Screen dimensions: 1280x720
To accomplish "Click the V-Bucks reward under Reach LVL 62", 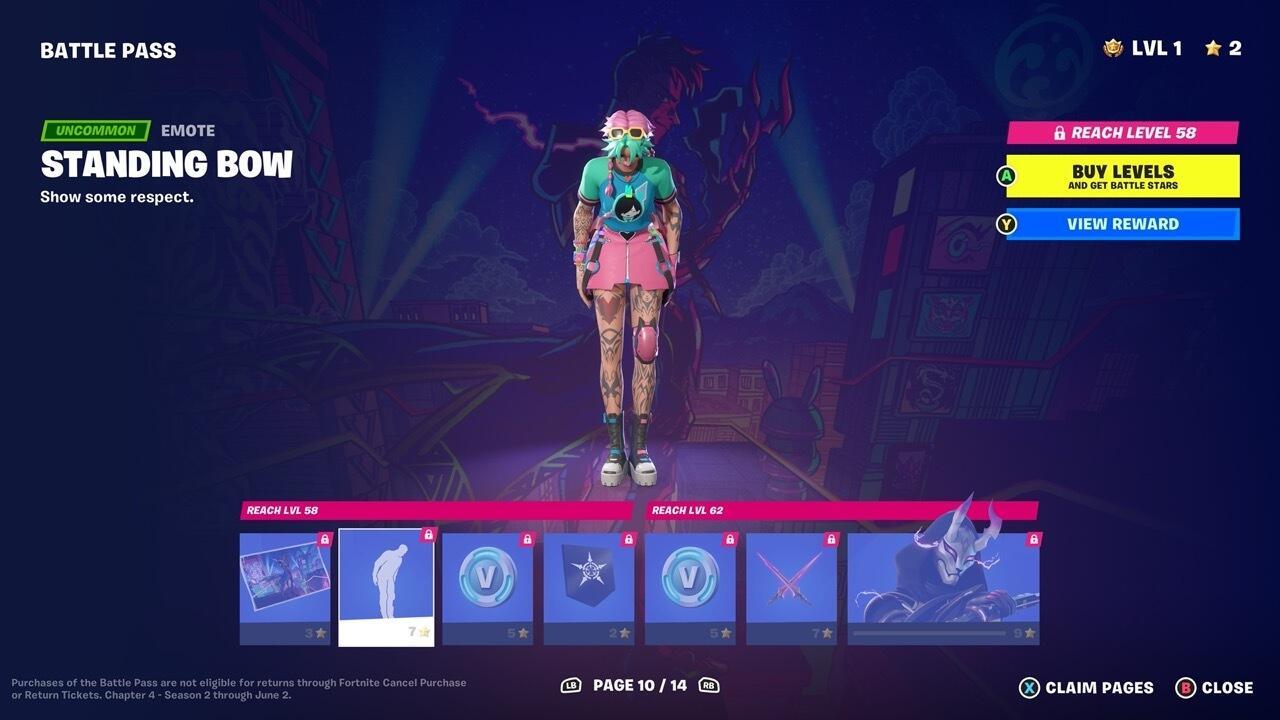I will click(689, 585).
